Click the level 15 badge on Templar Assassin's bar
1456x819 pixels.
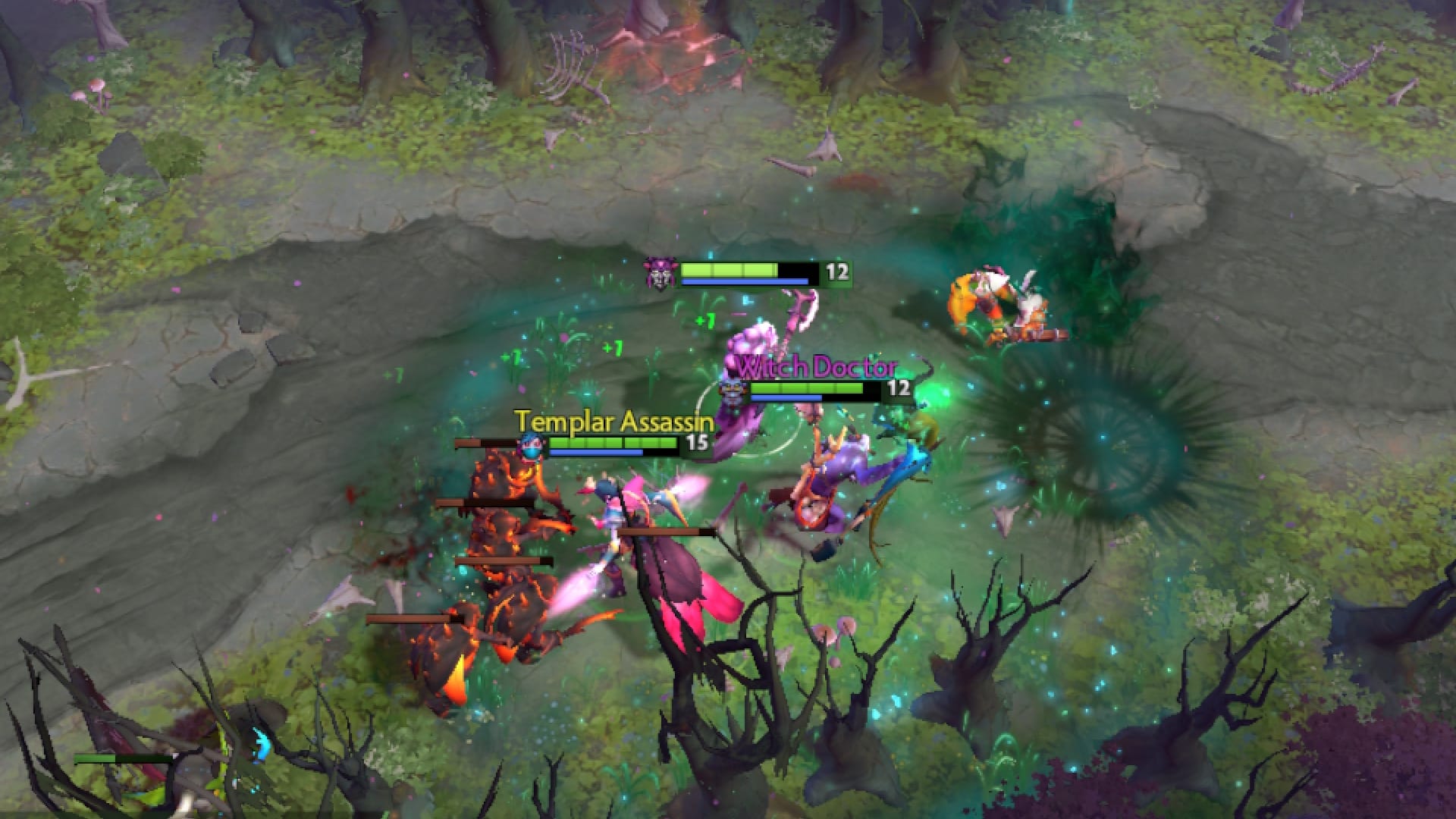(x=695, y=443)
